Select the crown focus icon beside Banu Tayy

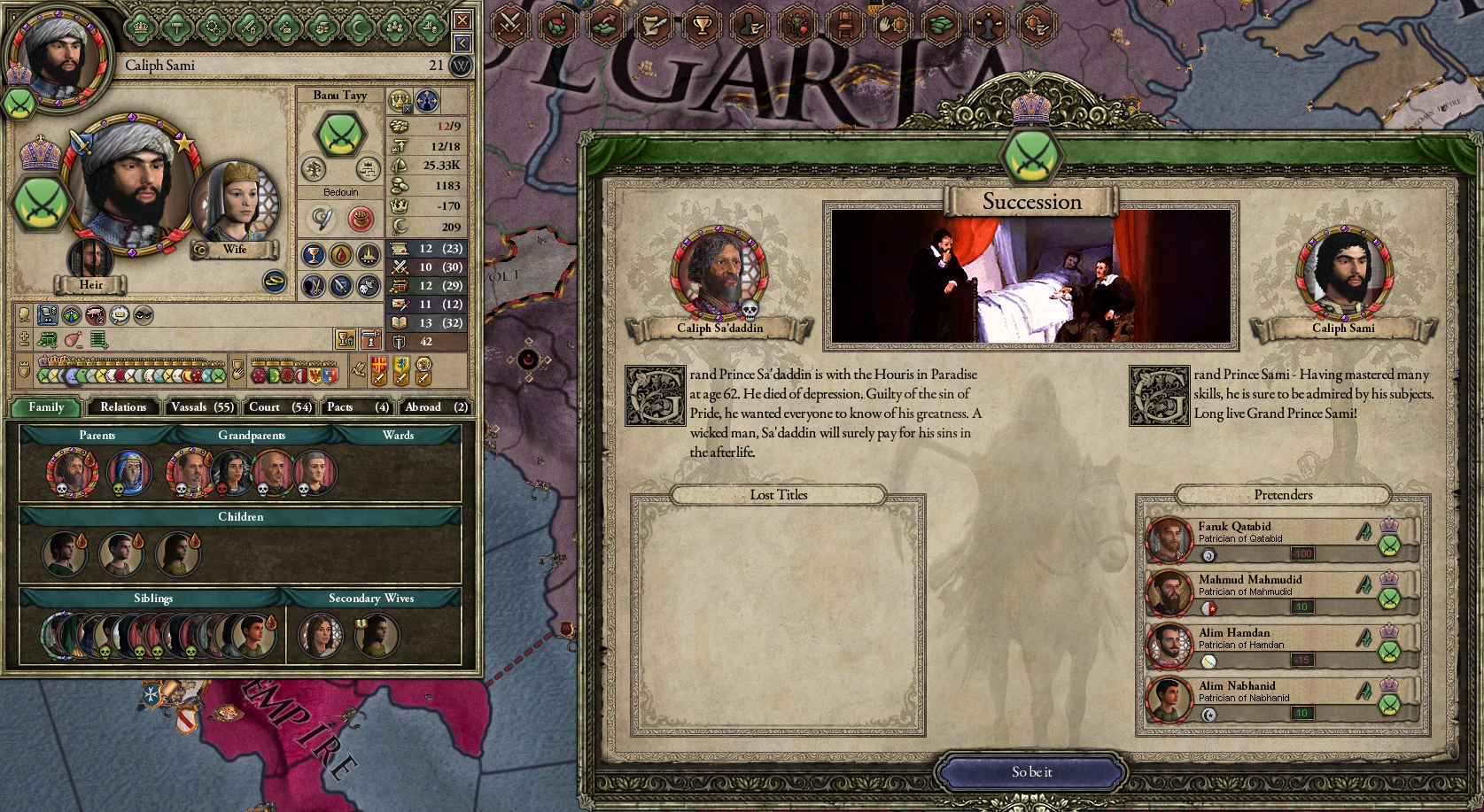coord(400,101)
